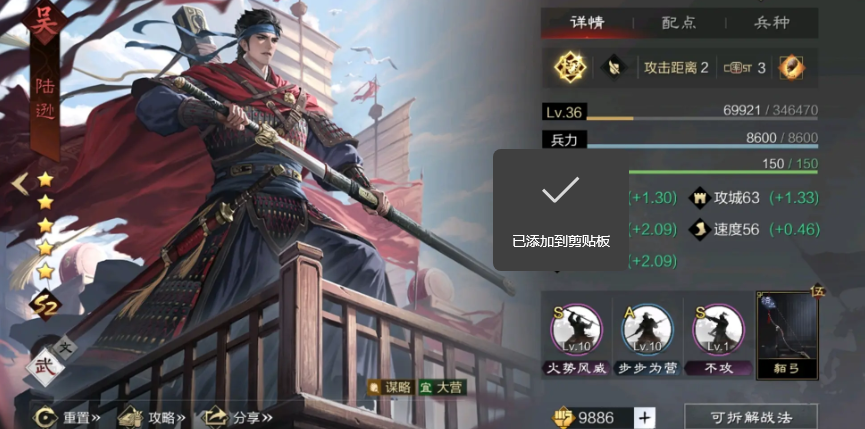Tap the gold diamond emblem icon
The width and height of the screenshot is (865, 429).
[570, 68]
